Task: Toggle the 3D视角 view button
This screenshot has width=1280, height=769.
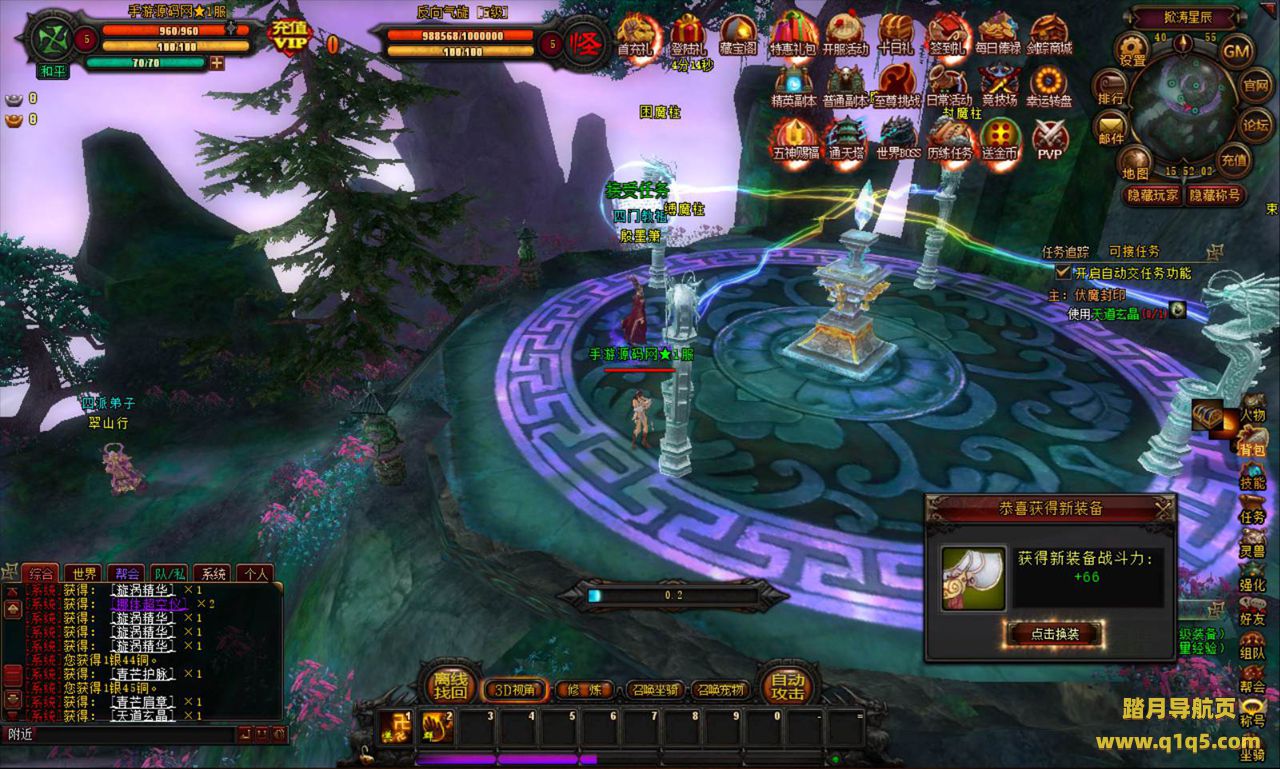Action: pos(514,689)
